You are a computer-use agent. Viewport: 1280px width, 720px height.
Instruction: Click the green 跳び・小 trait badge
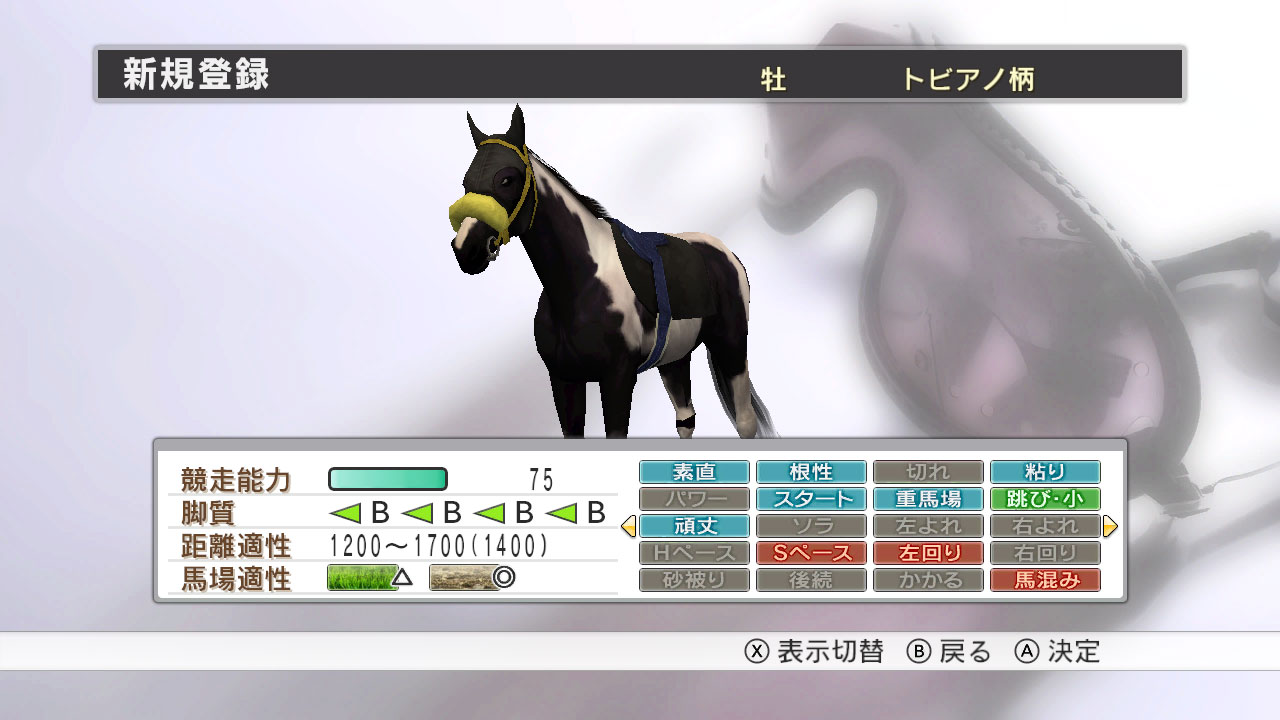pyautogui.click(x=1045, y=498)
